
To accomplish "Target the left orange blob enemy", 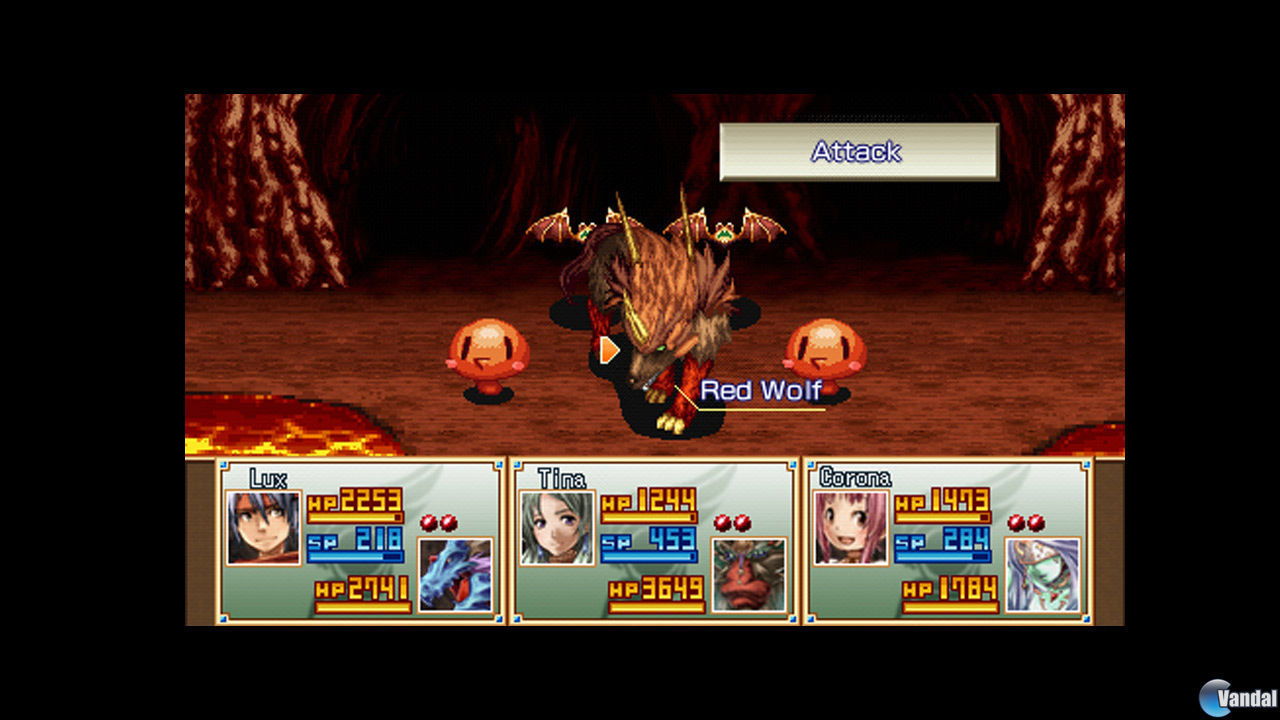I will click(487, 348).
